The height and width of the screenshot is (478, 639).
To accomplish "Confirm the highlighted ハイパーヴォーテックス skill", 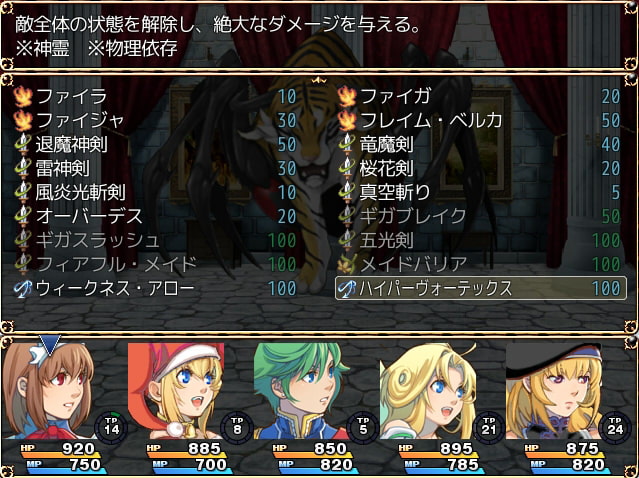I will pos(480,288).
